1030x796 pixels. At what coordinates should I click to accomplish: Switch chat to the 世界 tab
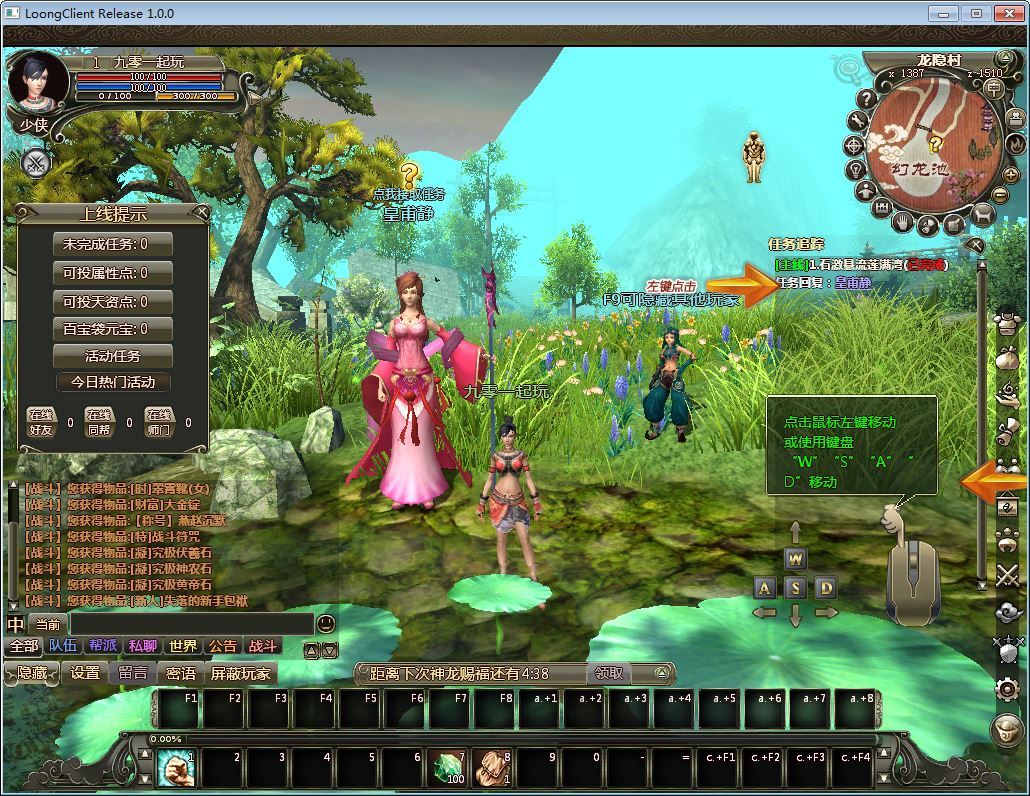(x=183, y=646)
